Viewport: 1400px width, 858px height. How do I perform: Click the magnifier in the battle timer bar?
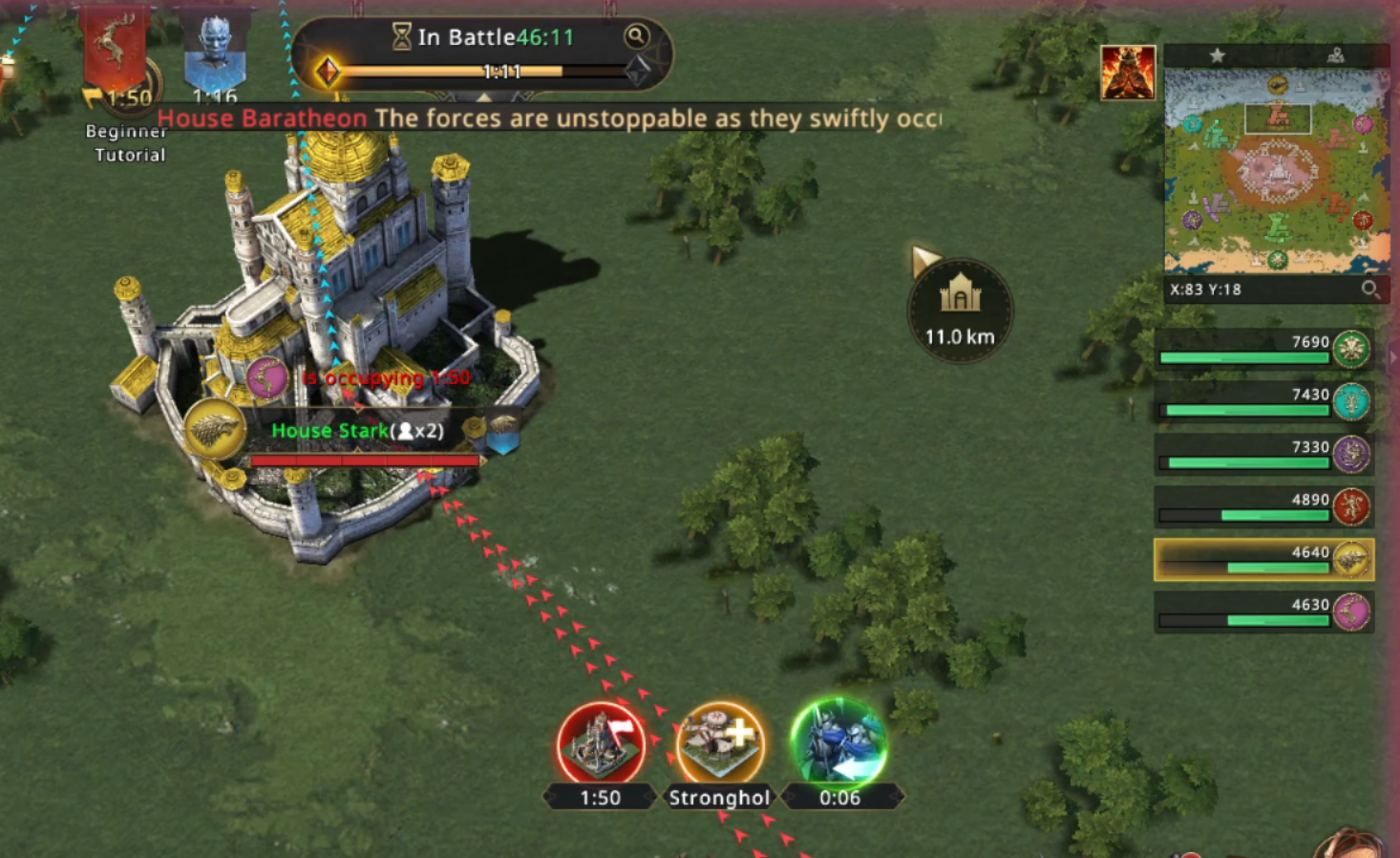pyautogui.click(x=636, y=37)
